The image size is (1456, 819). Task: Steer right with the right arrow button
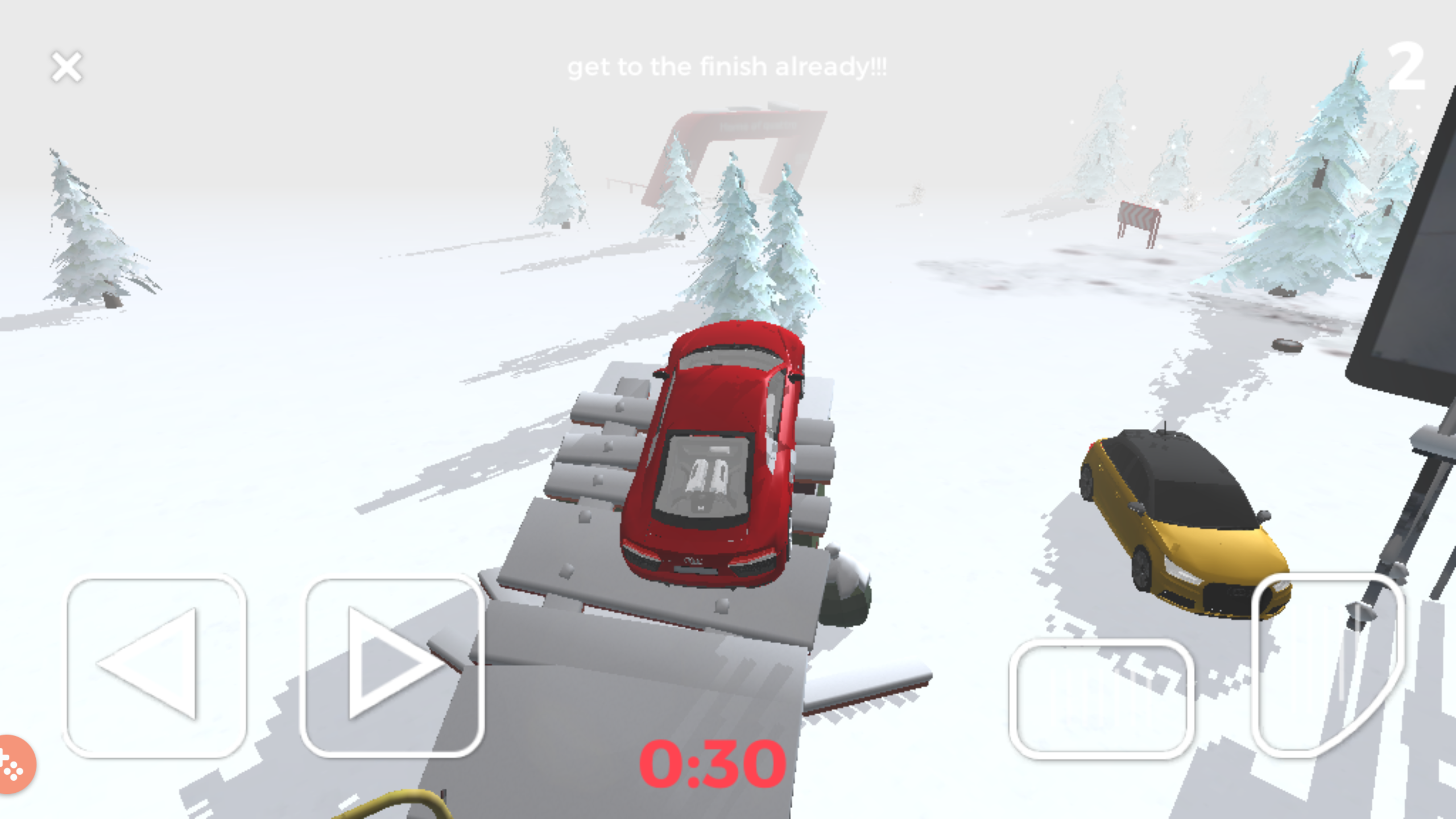[394, 667]
